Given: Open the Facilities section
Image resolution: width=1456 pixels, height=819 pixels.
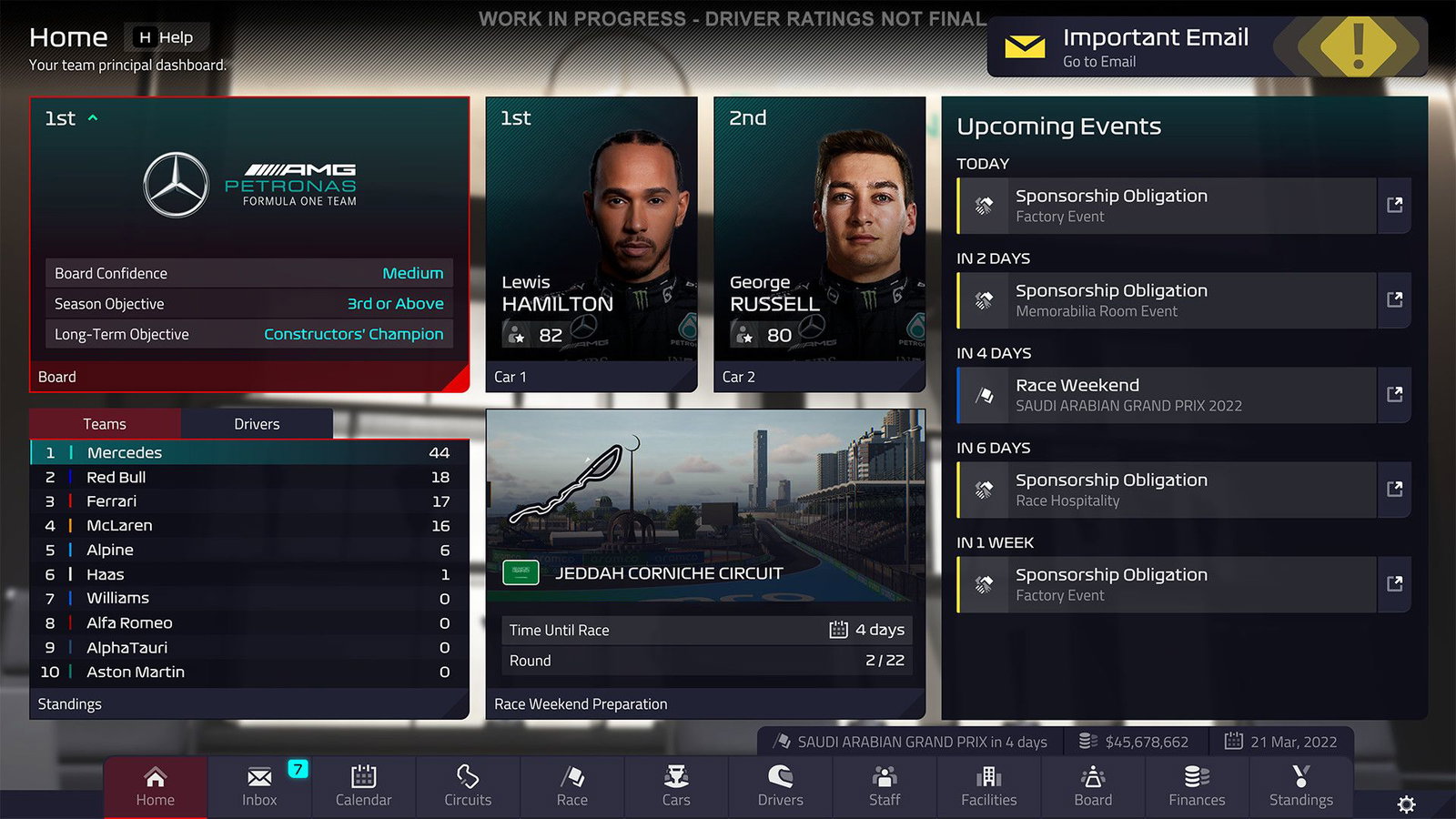Looking at the screenshot, I should [988, 785].
